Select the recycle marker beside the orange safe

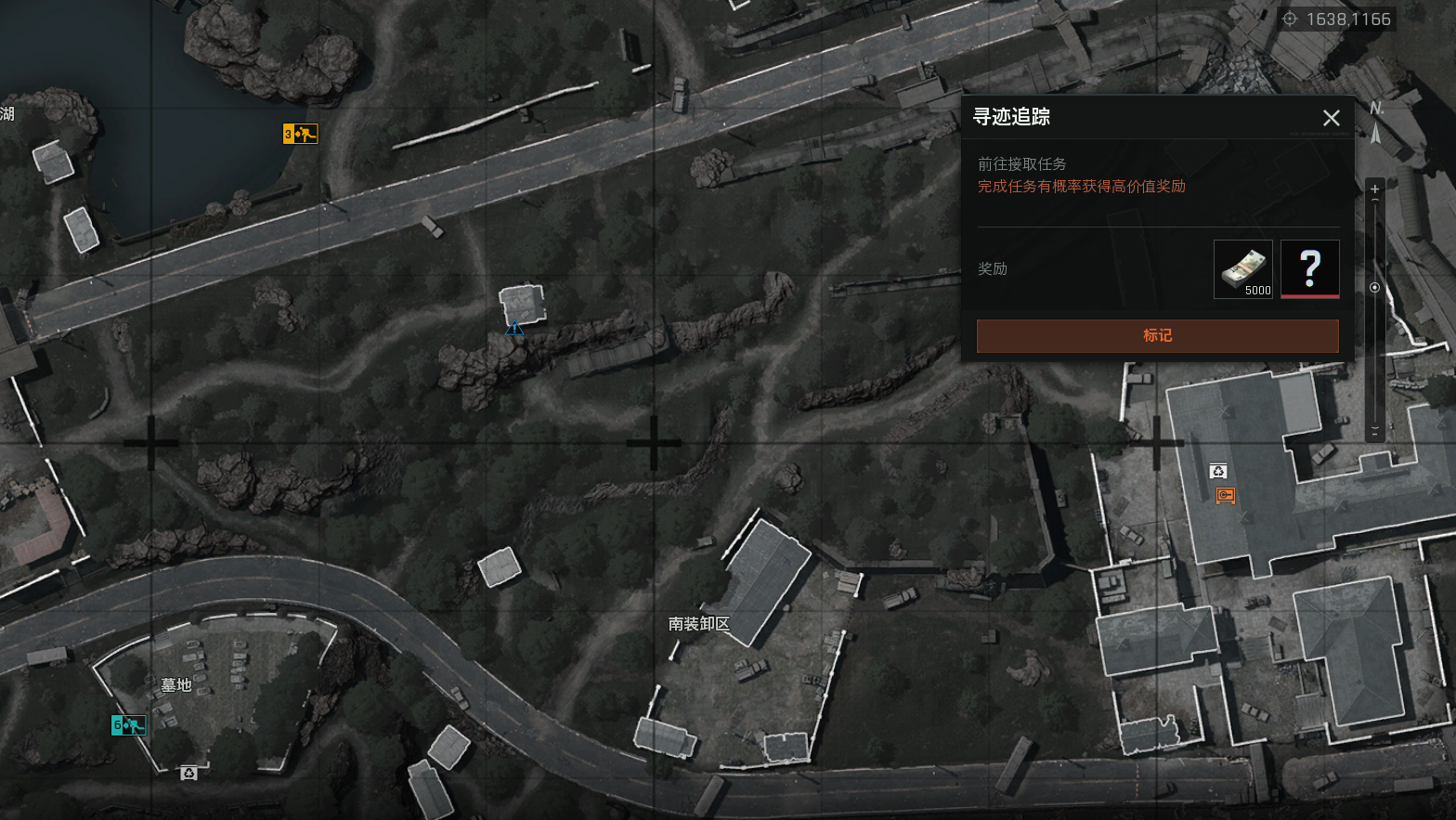pos(1218,472)
